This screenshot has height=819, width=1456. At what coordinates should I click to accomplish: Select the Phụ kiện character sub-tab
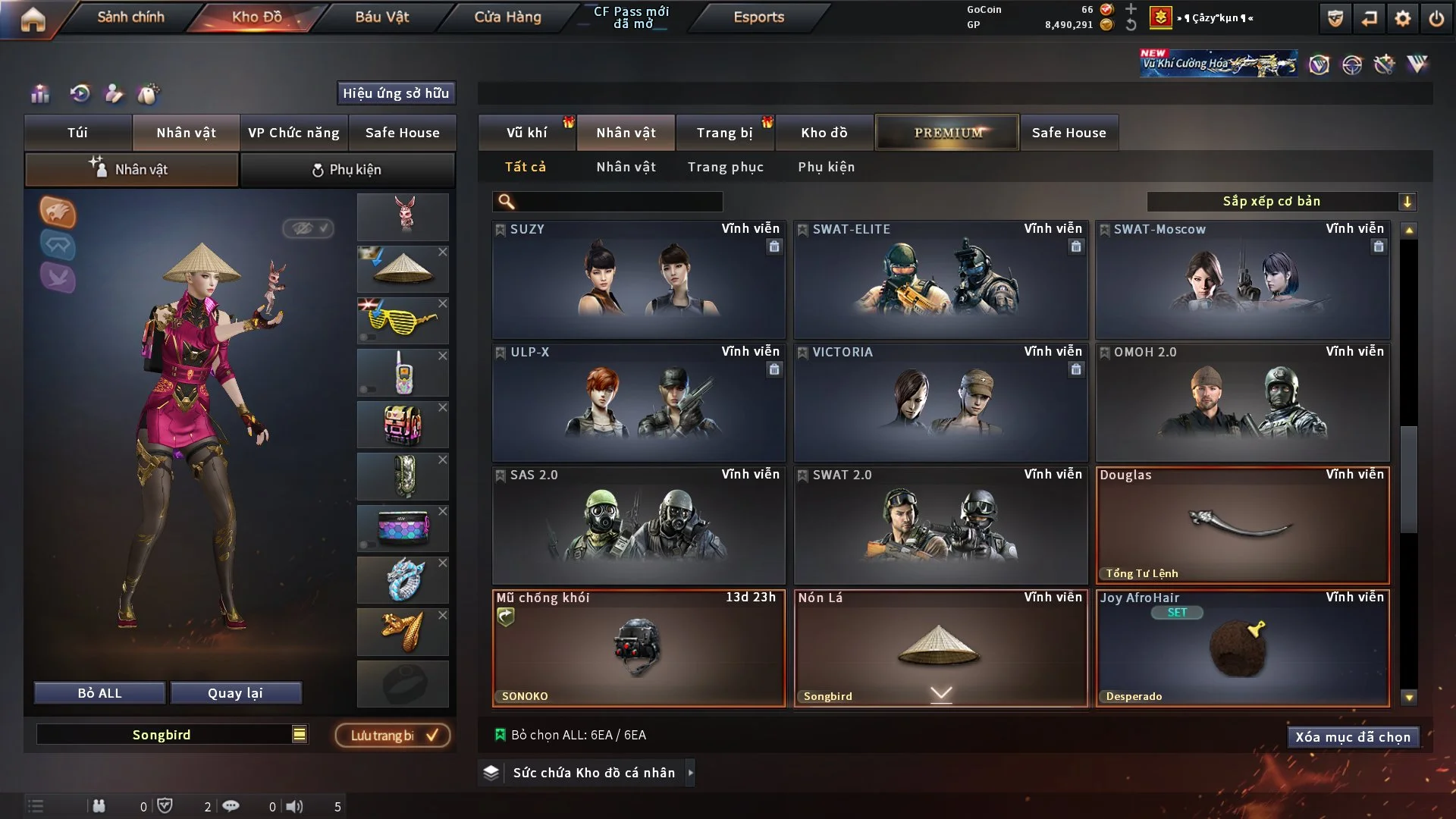(x=347, y=170)
